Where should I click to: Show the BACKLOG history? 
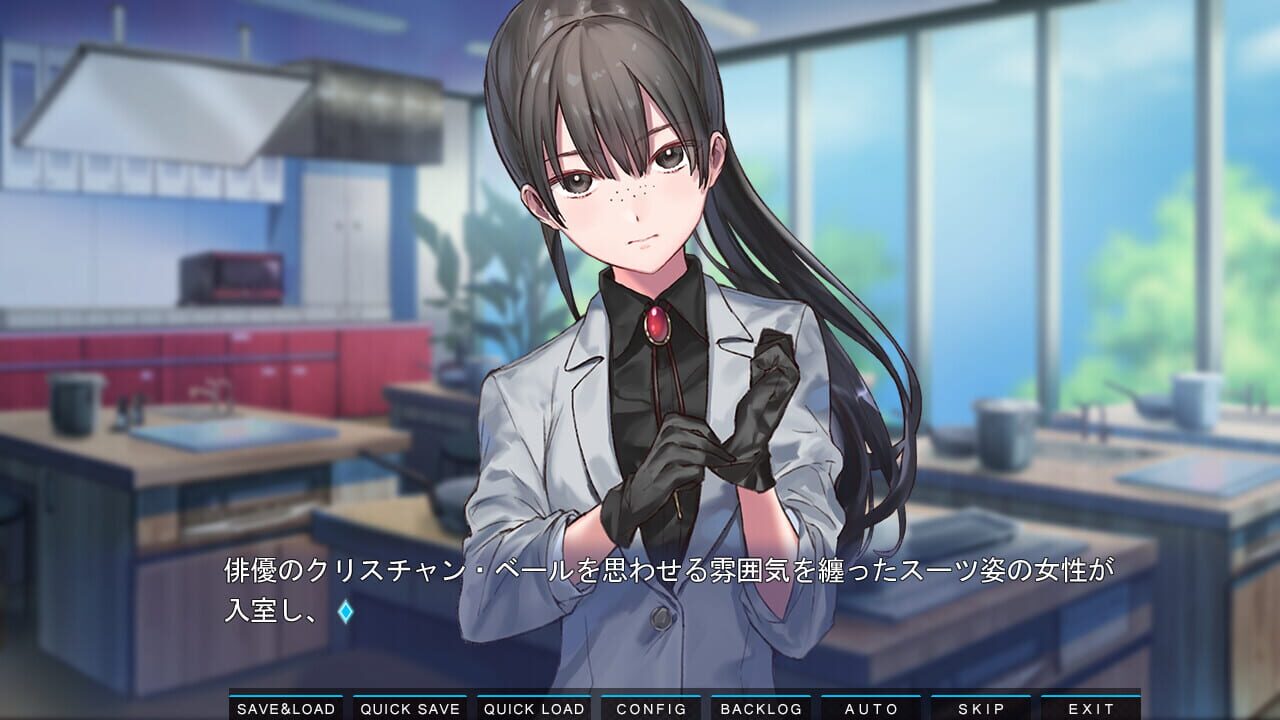pyautogui.click(x=761, y=708)
